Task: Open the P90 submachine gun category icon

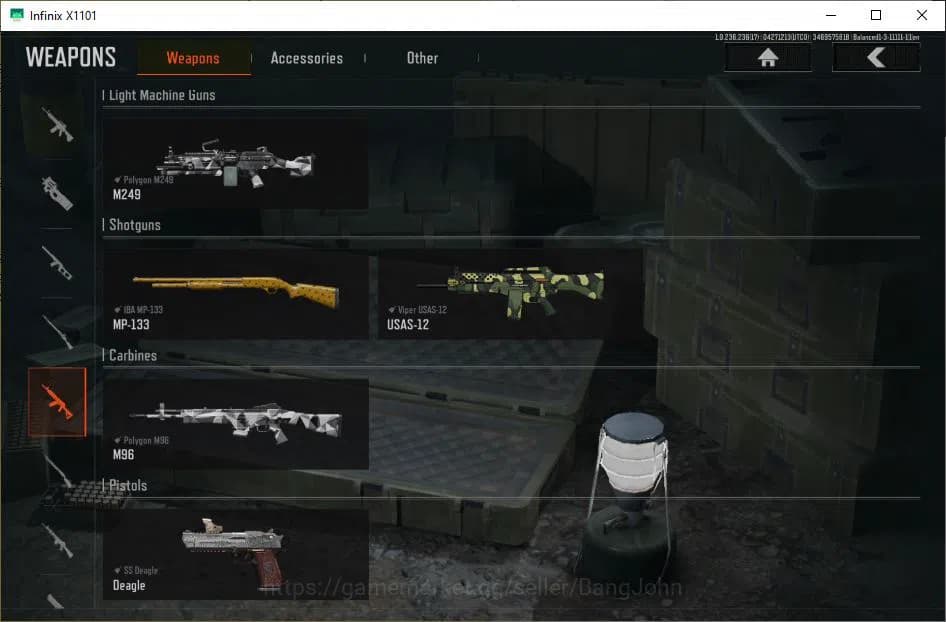Action: [x=57, y=193]
